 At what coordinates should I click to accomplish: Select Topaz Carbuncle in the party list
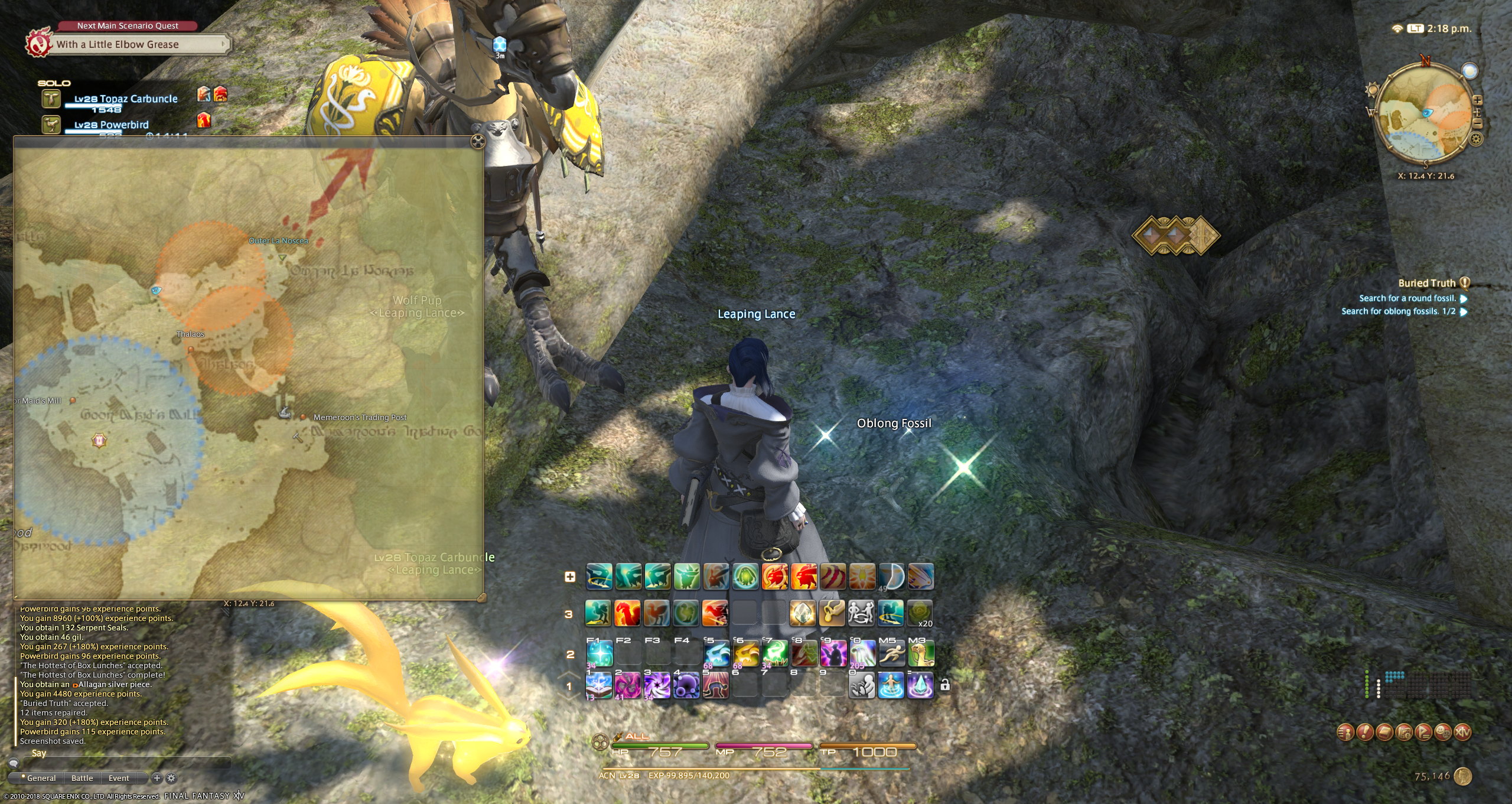[x=125, y=99]
